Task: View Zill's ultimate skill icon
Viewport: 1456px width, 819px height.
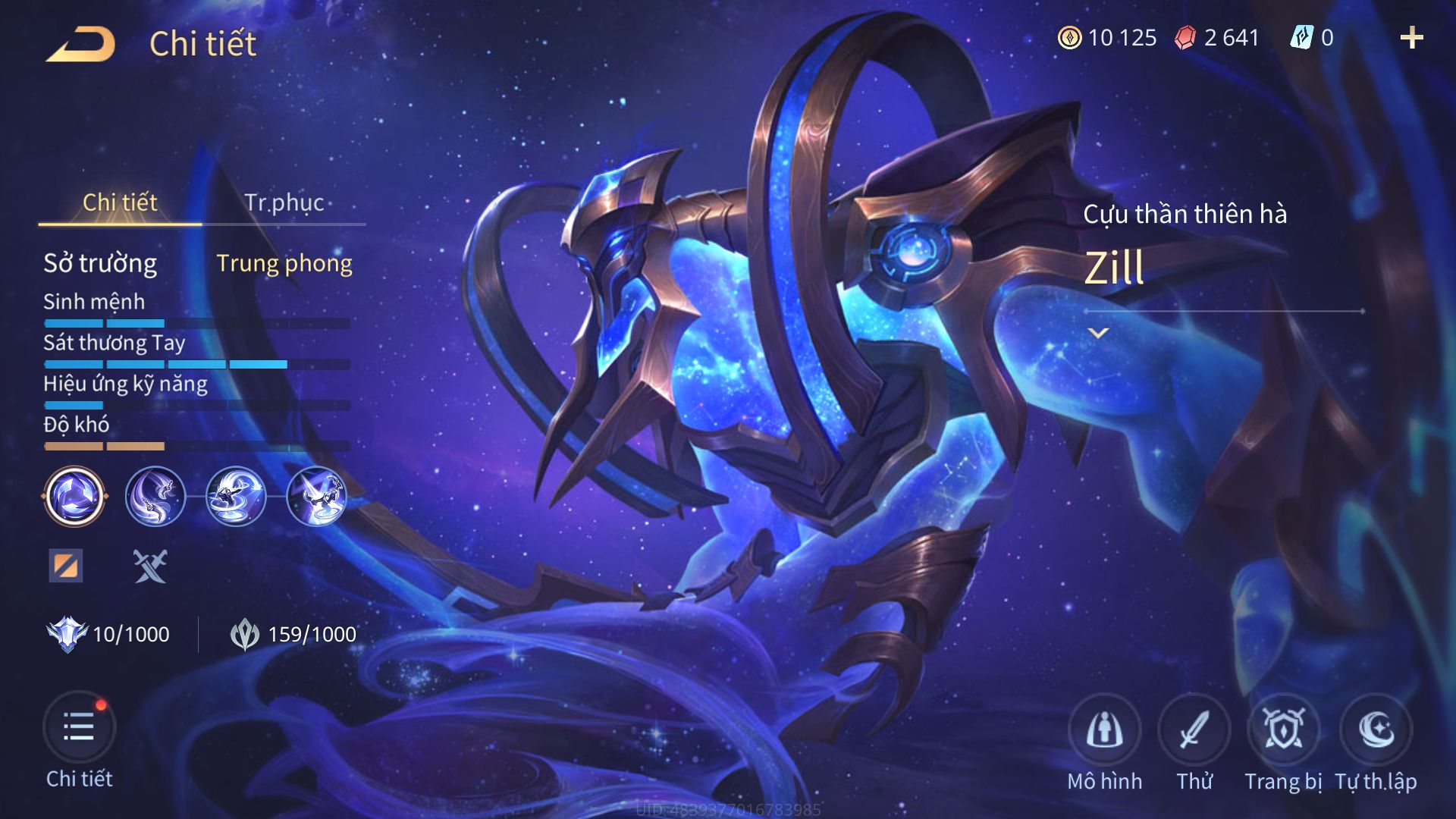Action: [x=317, y=497]
